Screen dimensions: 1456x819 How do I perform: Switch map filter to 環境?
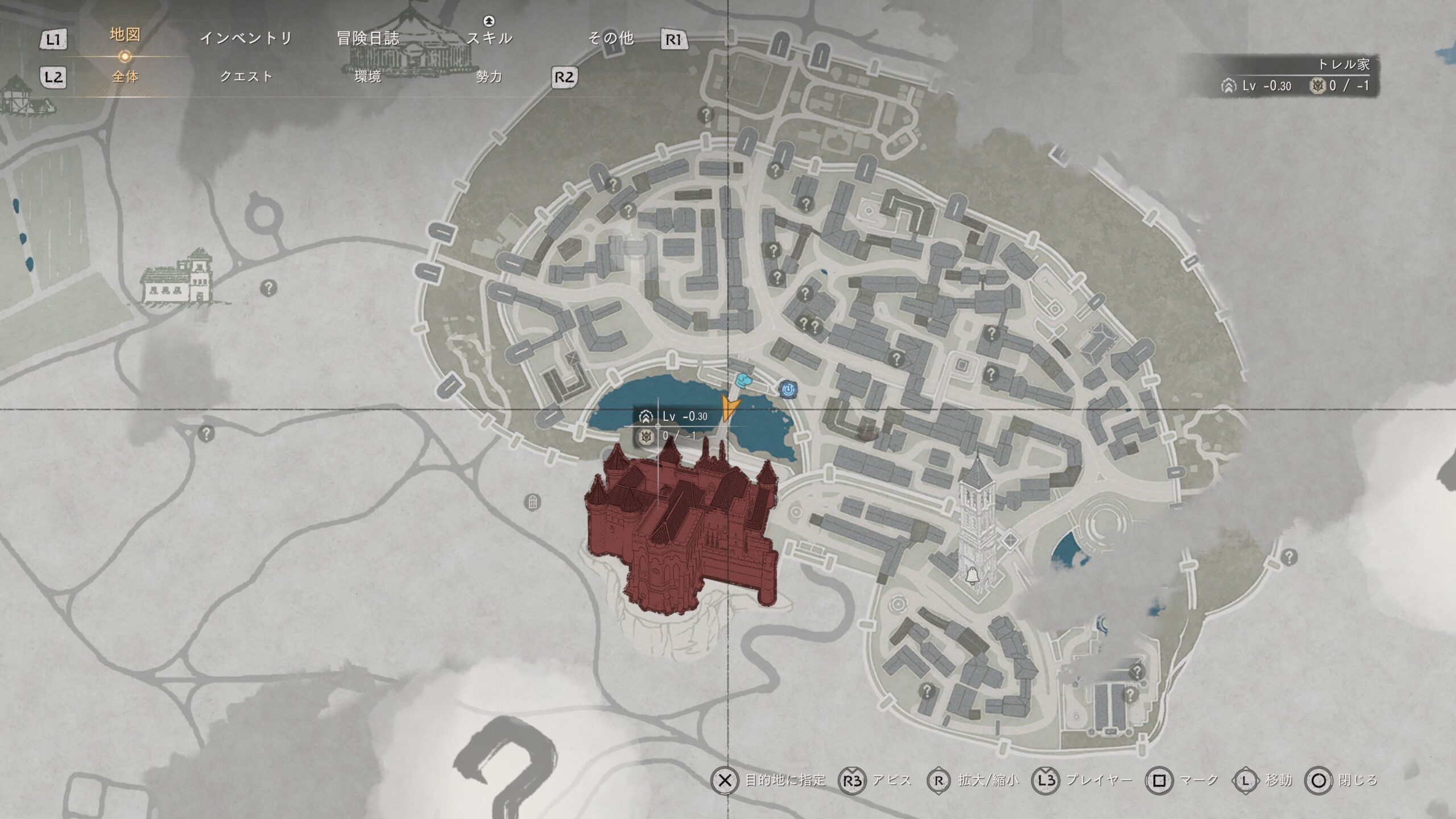click(x=367, y=76)
